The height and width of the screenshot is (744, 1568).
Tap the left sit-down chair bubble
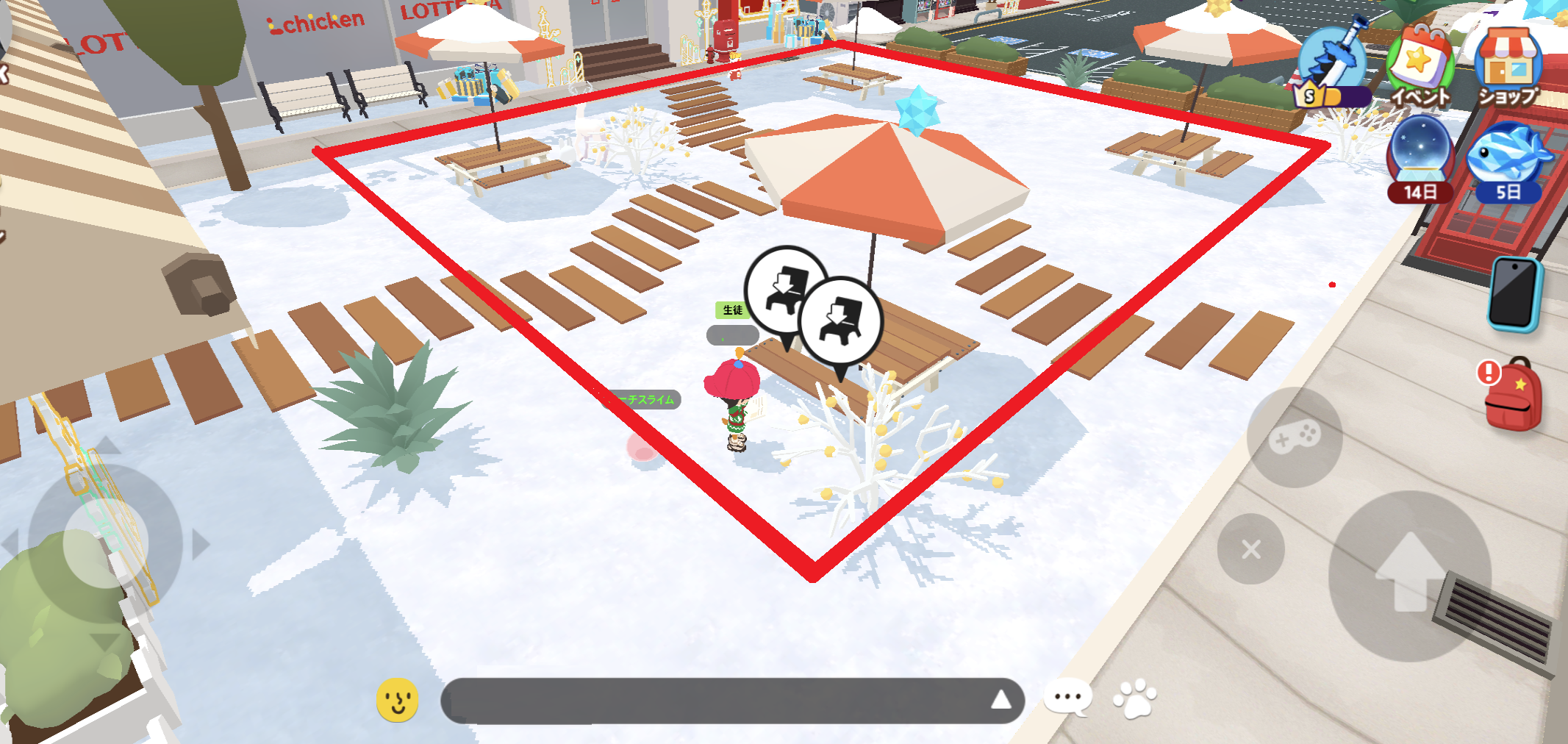[x=785, y=290]
